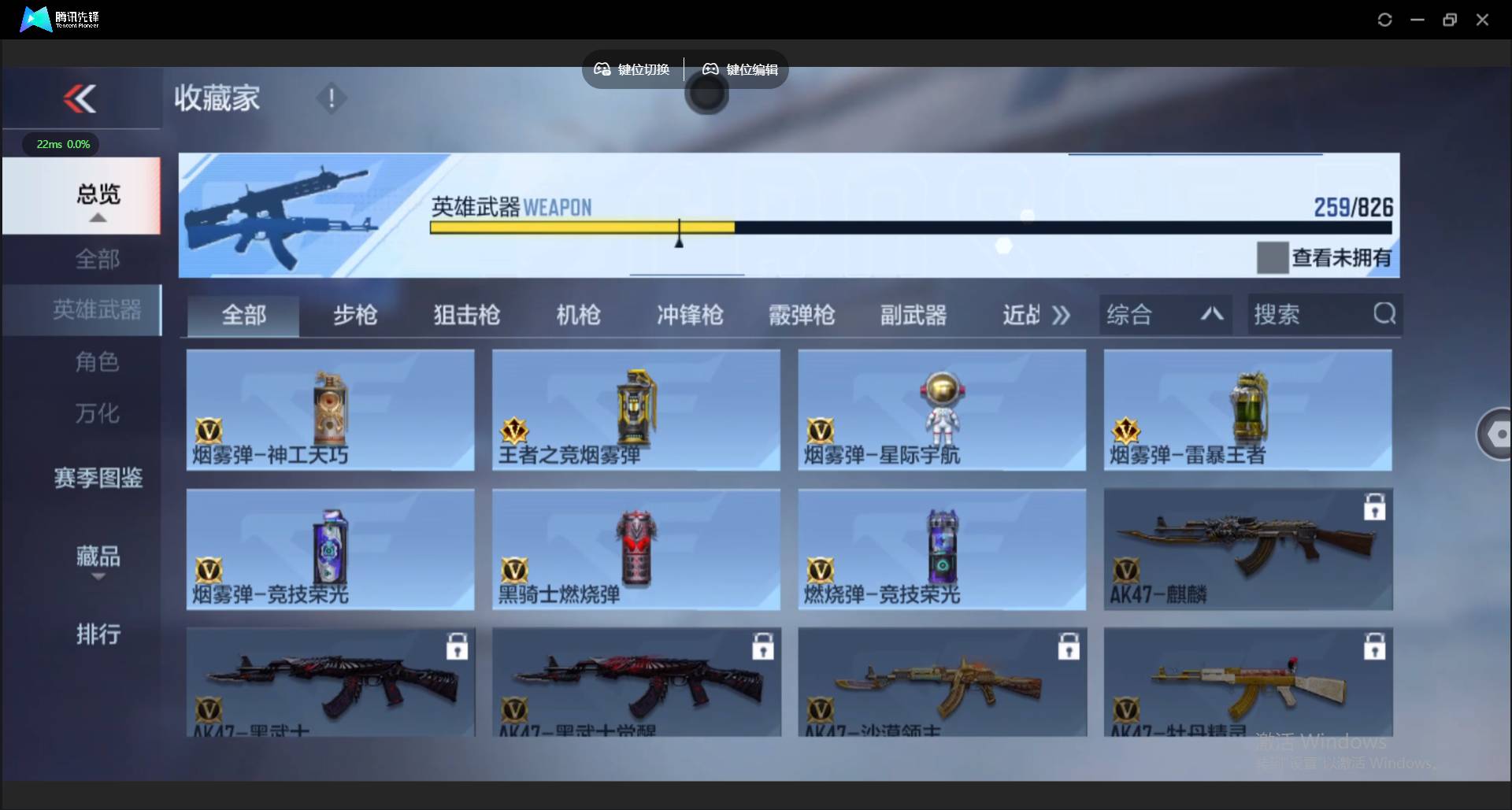
Task: Click the refresh icon in the title bar
Action: pyautogui.click(x=1384, y=19)
